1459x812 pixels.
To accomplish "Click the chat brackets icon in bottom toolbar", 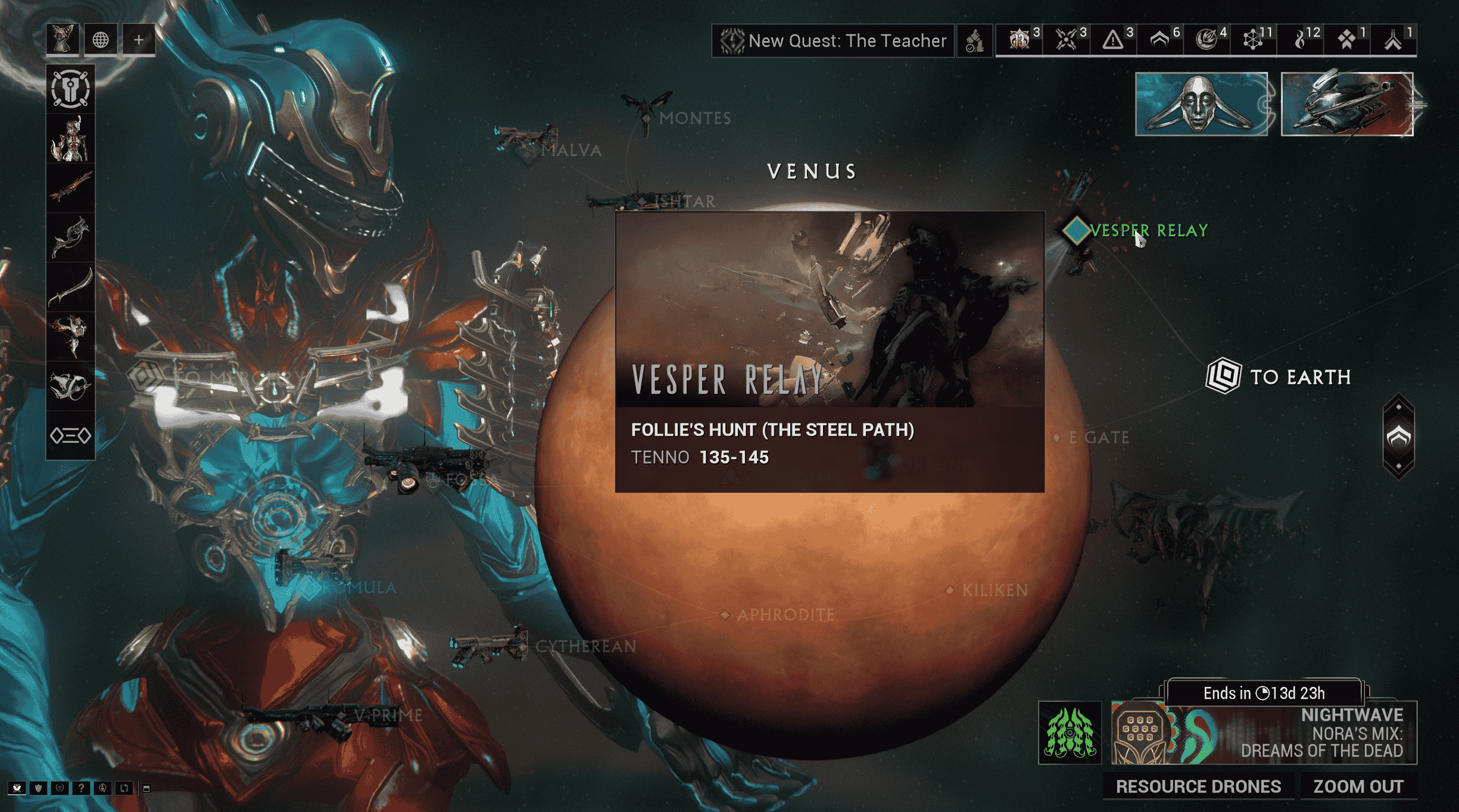I will pos(123,789).
